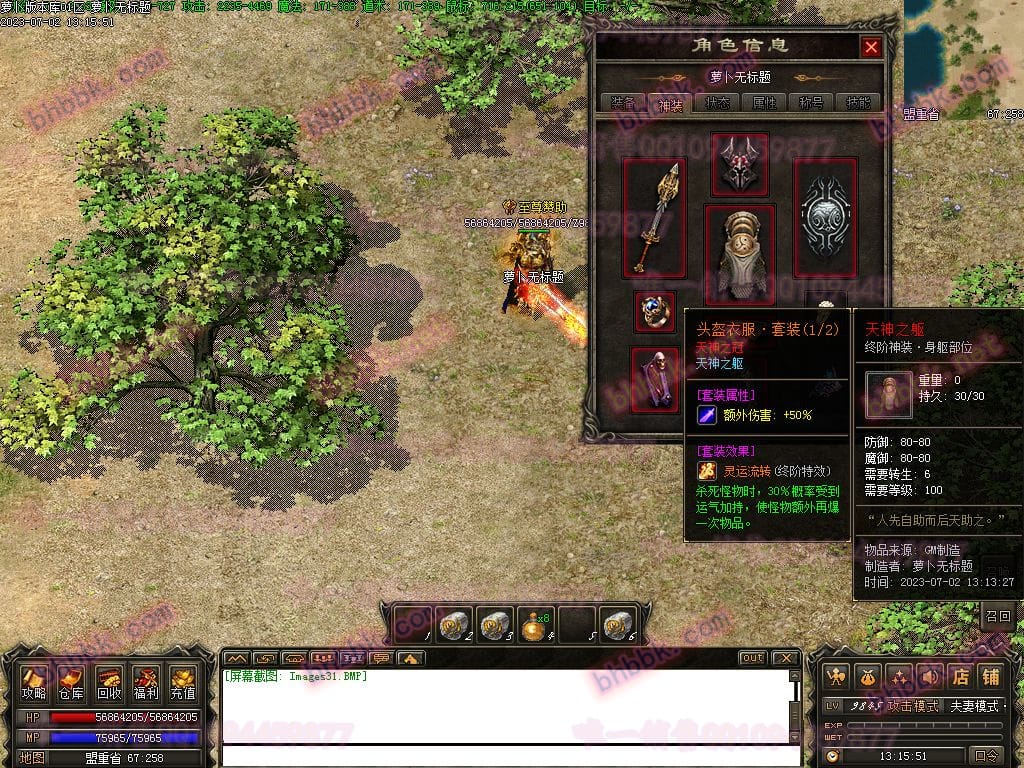
Task: Click the 召回 recall button
Action: pyautogui.click(x=998, y=616)
